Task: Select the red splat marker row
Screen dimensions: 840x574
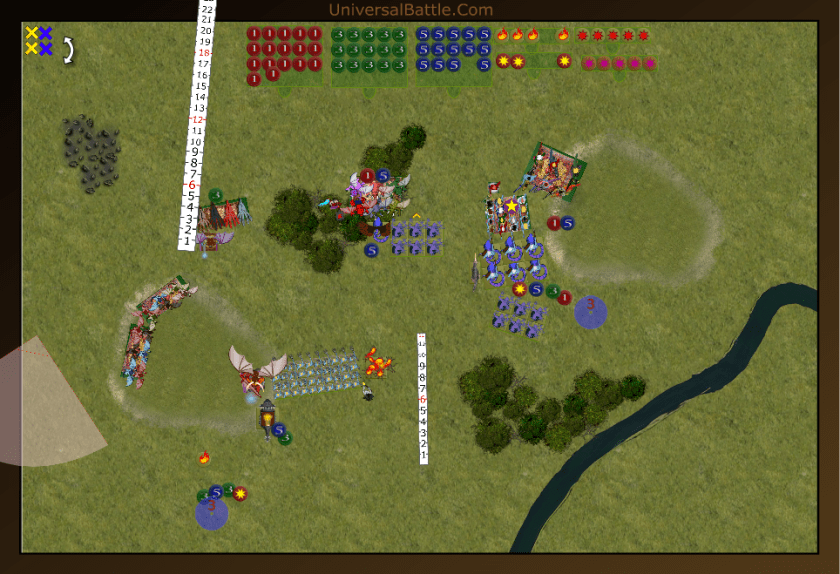Action: [613, 35]
